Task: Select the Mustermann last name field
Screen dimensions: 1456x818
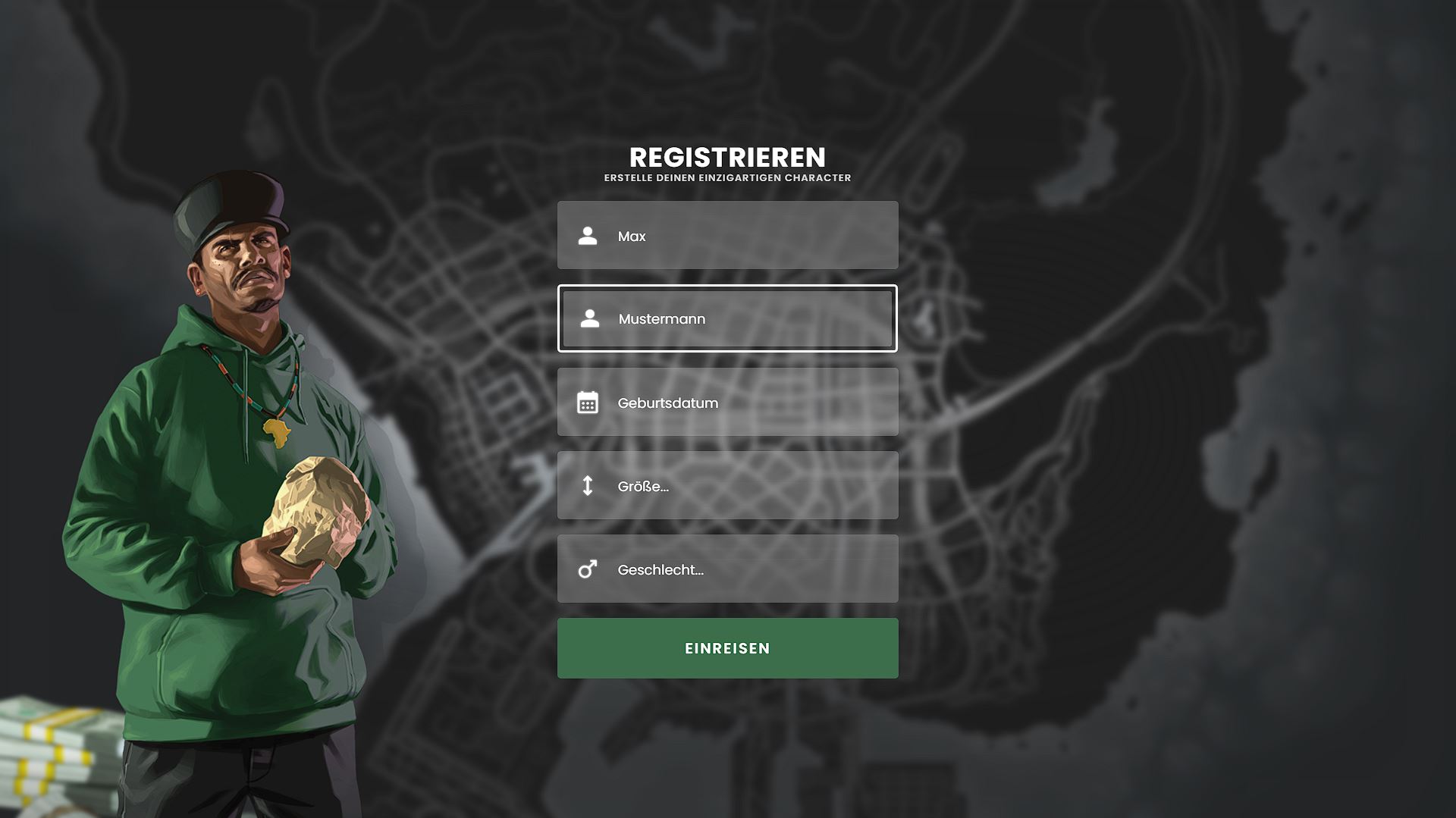Action: point(726,319)
